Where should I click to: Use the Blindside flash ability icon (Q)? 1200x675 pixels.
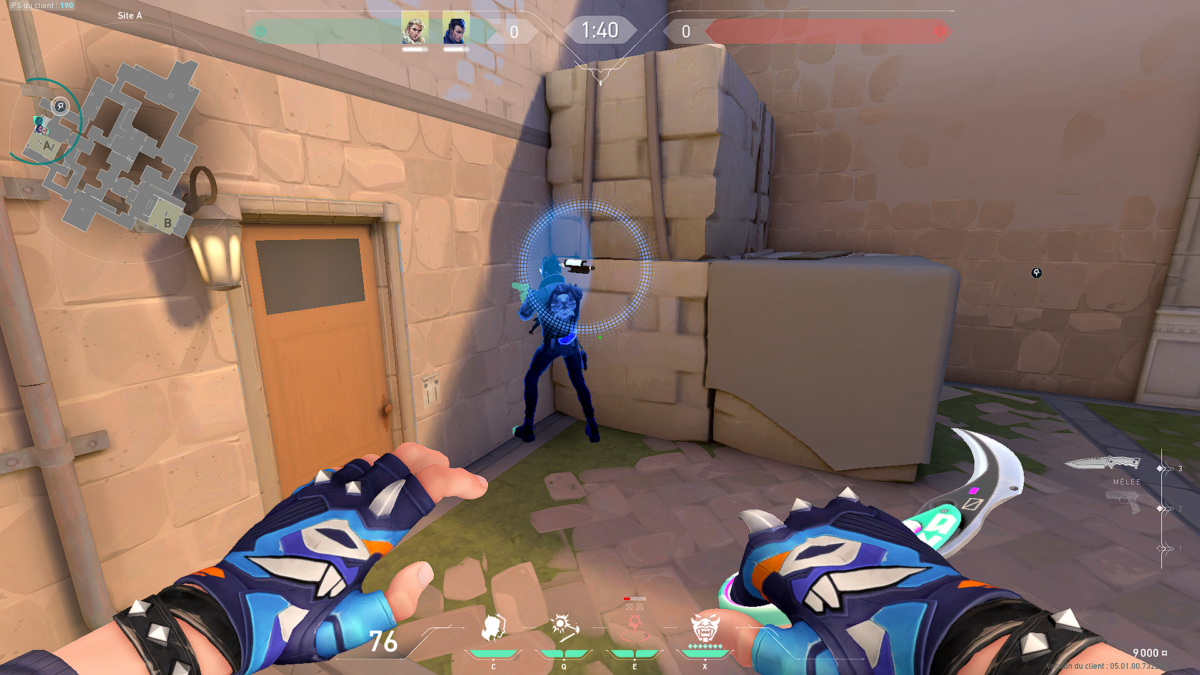(x=563, y=628)
